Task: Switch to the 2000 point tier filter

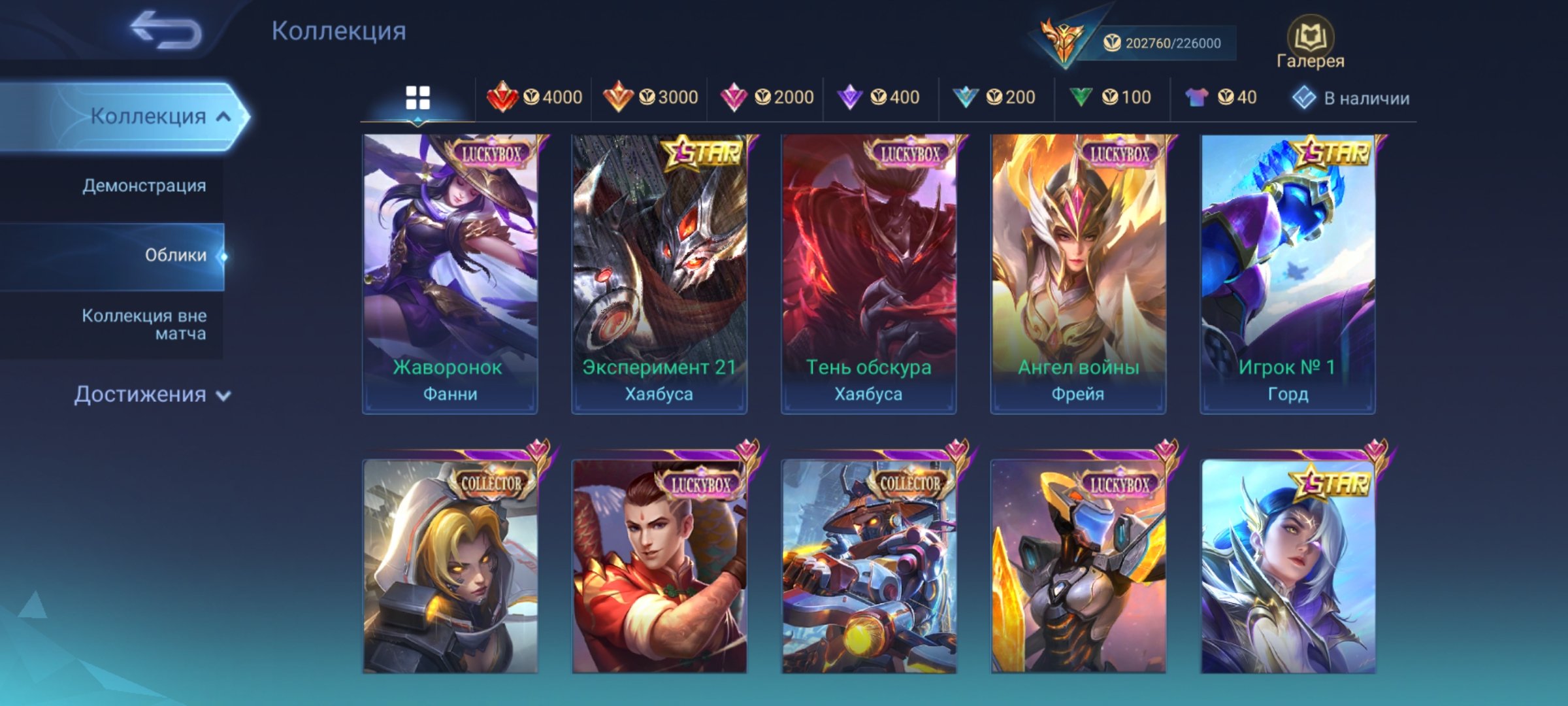Action: pyautogui.click(x=766, y=97)
